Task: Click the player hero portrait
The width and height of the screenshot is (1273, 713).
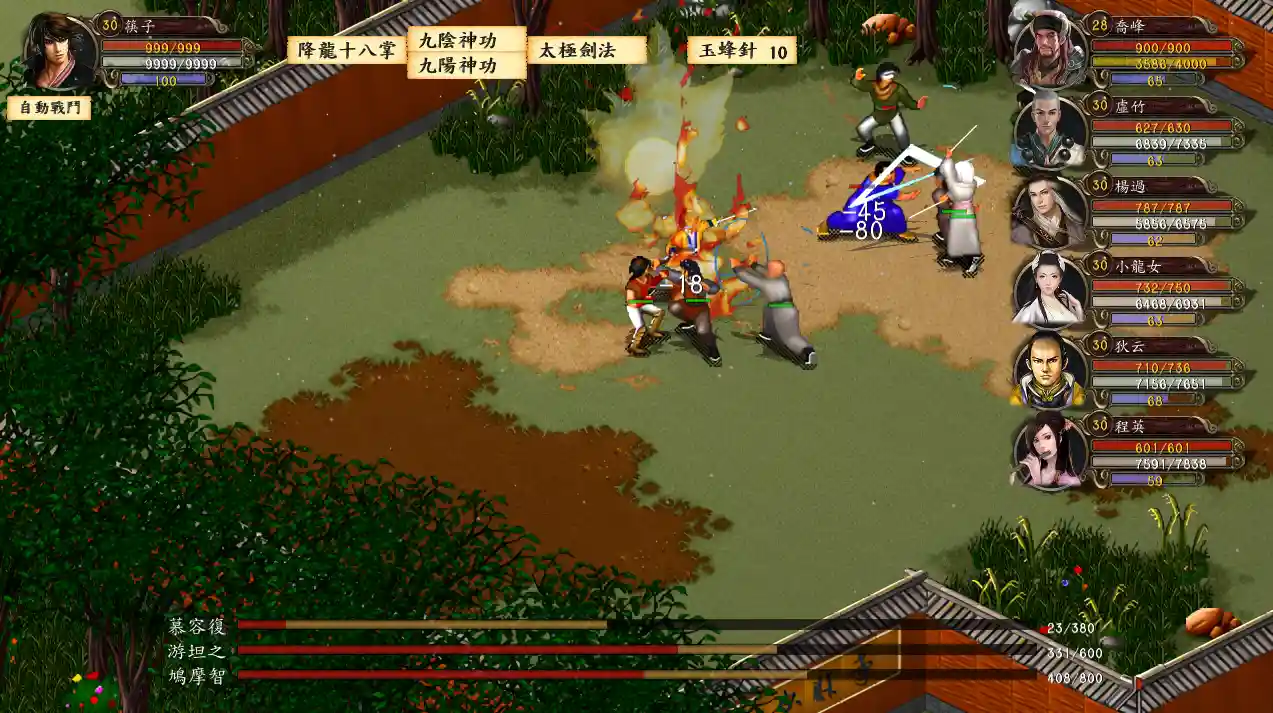Action: coord(60,52)
